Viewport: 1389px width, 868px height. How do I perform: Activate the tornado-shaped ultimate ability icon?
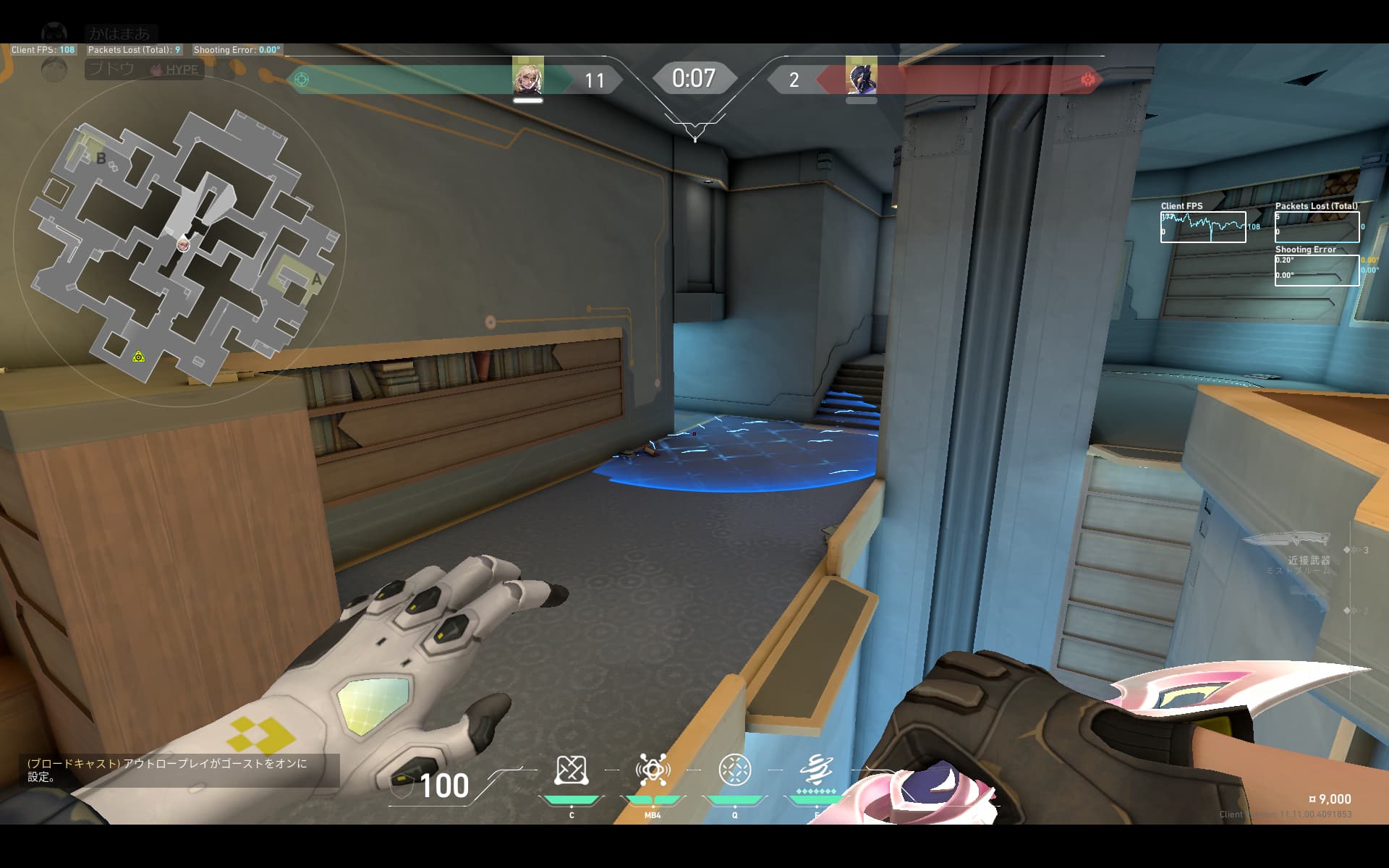tap(816, 771)
